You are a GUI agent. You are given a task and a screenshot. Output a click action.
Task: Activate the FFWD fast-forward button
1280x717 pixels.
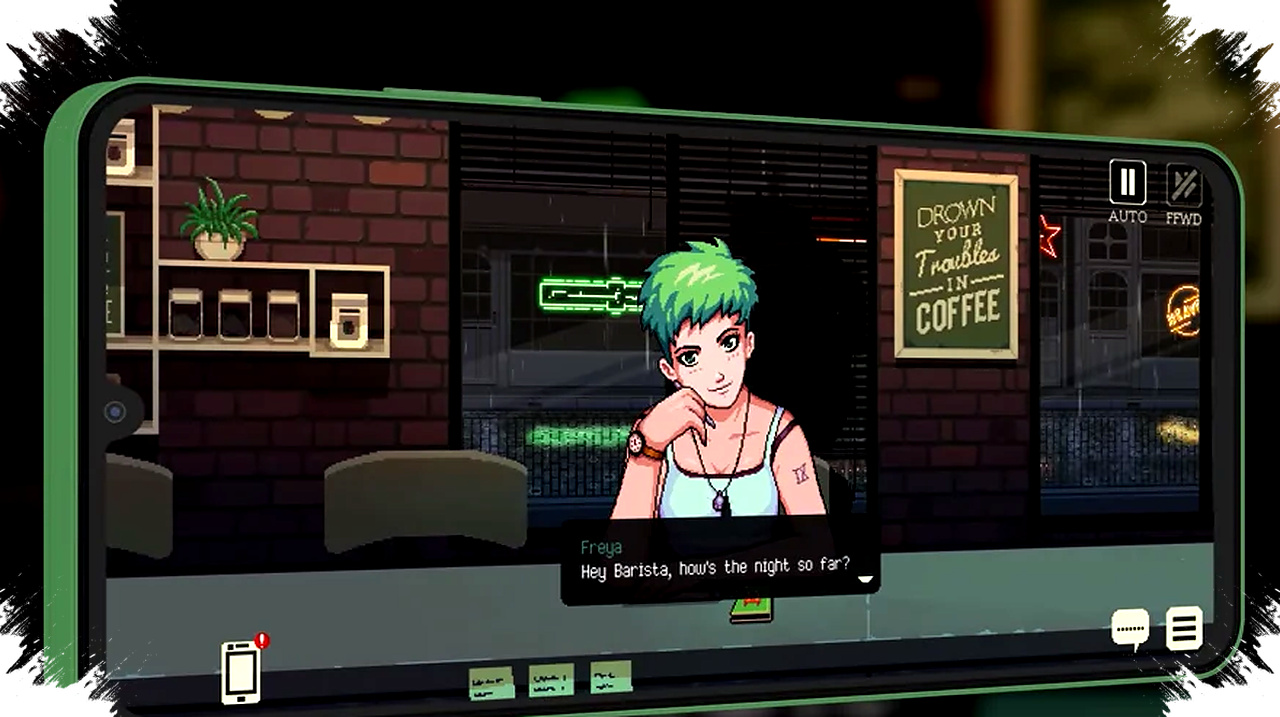[1183, 186]
